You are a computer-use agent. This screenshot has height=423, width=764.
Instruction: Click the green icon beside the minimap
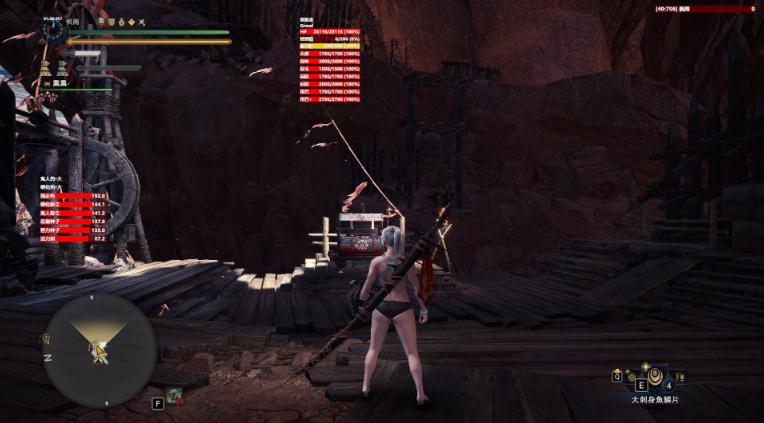[x=175, y=396]
